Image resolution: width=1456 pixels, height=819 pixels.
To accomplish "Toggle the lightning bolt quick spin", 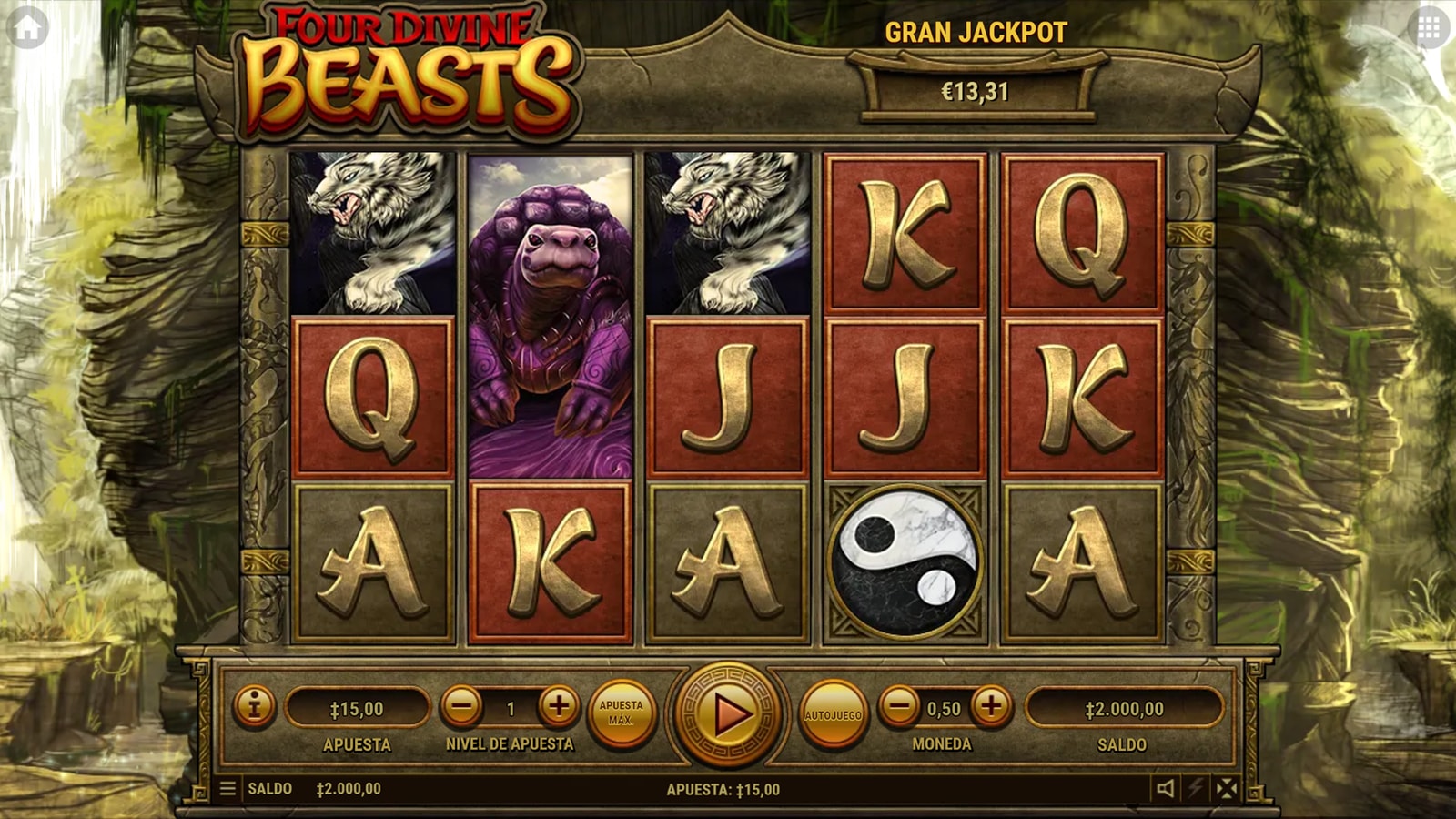I will click(1196, 788).
